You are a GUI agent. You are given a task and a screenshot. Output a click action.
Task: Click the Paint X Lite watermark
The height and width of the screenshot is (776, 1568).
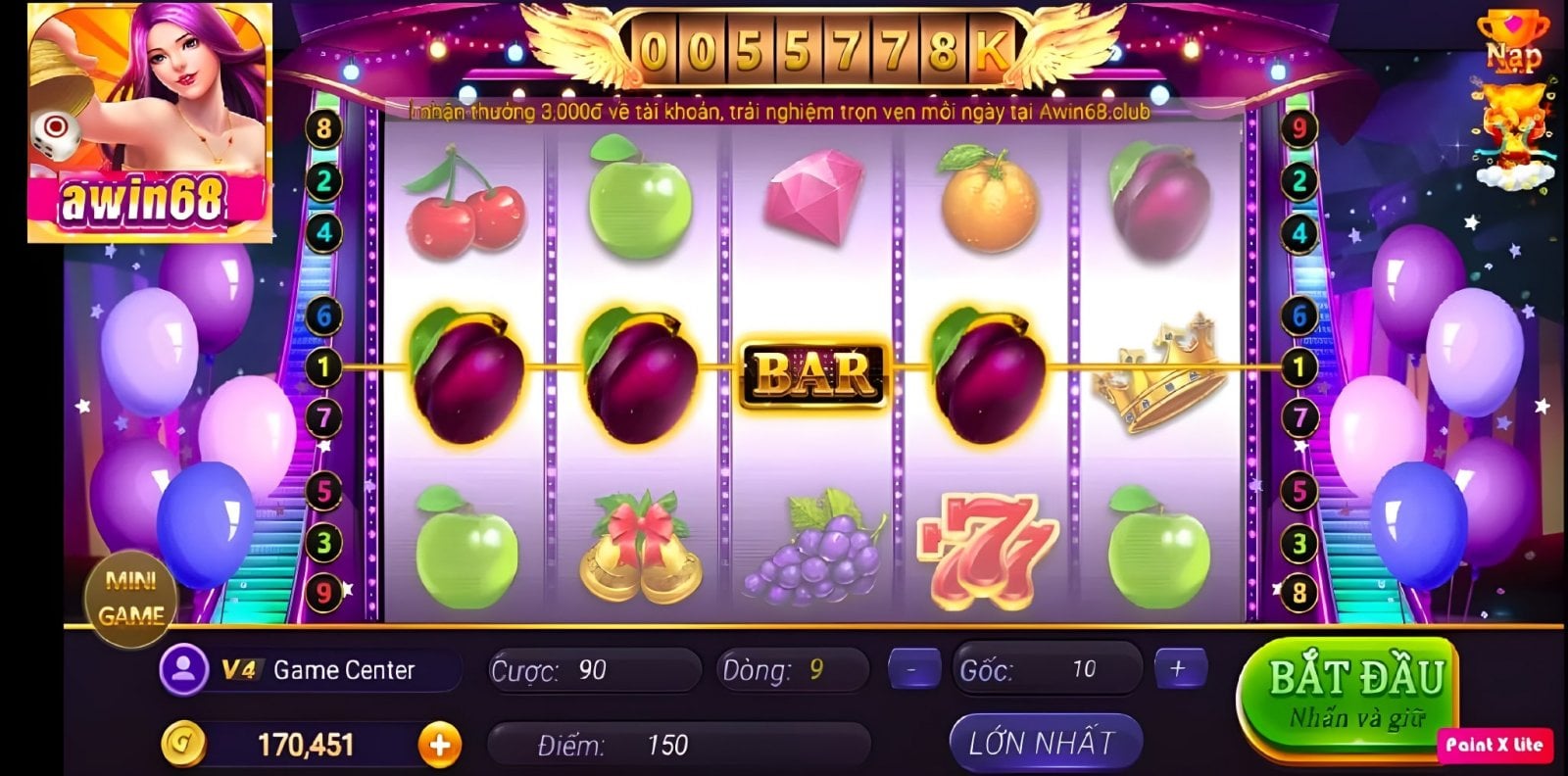[1494, 745]
